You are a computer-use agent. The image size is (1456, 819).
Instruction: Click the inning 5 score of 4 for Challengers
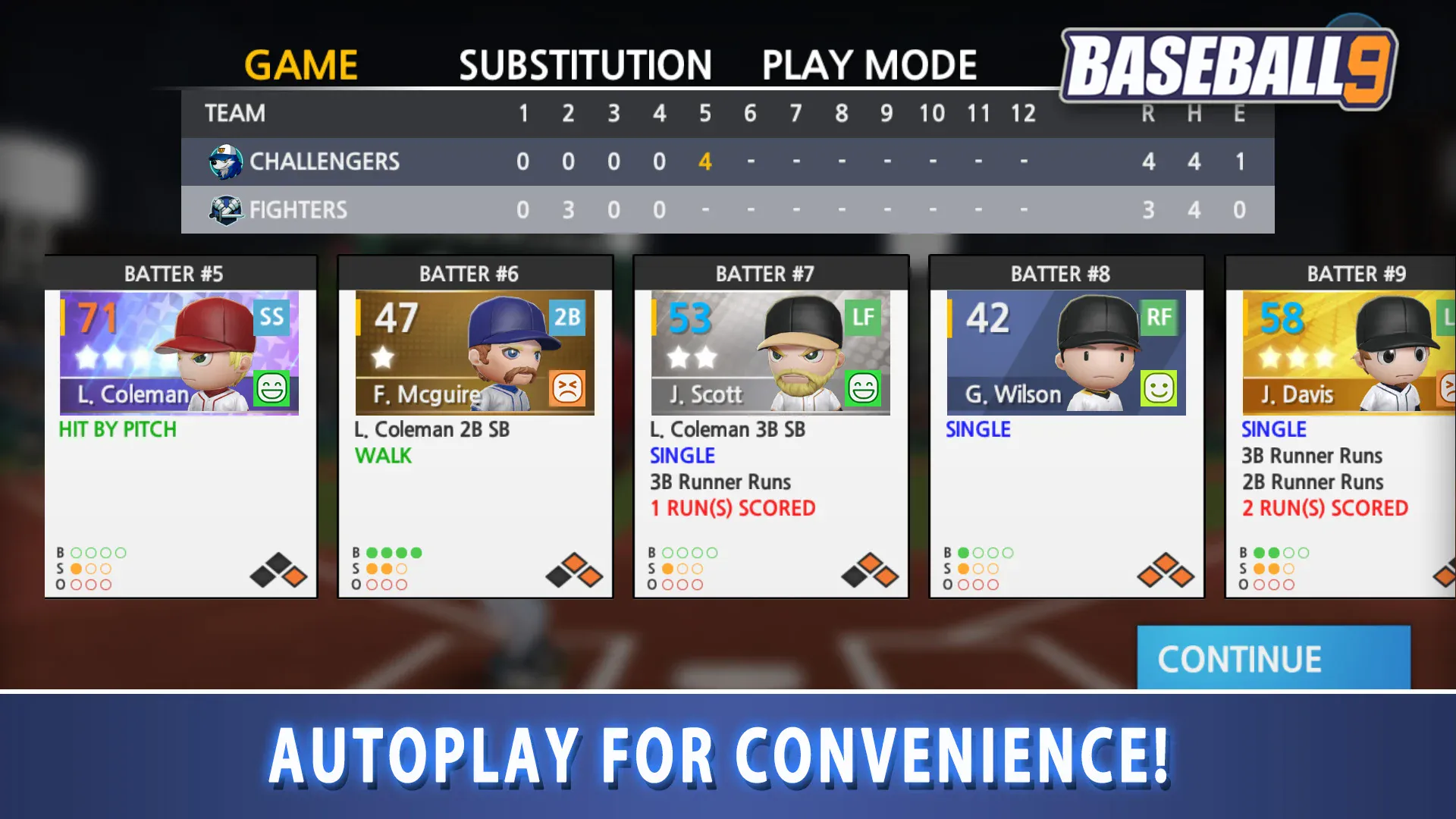(704, 161)
